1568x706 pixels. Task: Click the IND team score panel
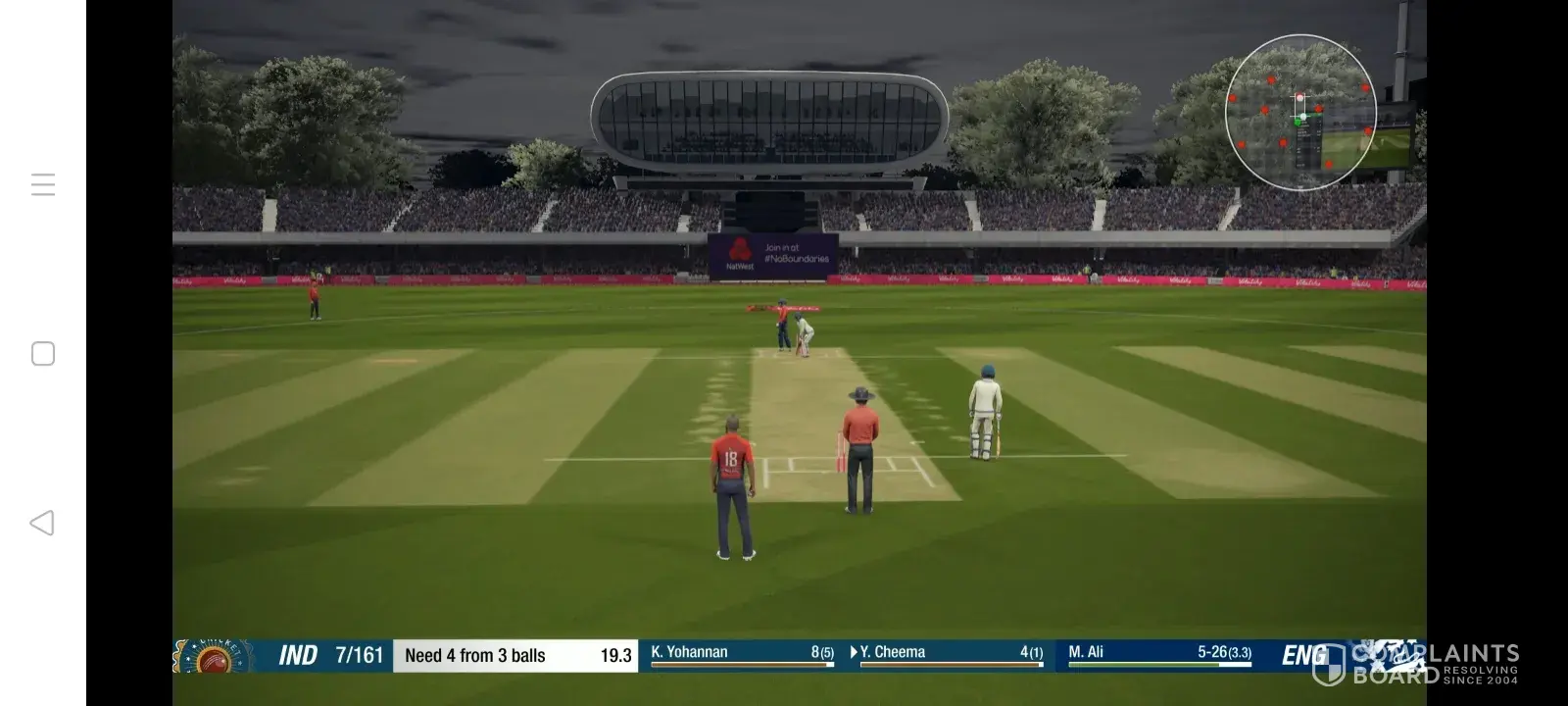tap(329, 655)
